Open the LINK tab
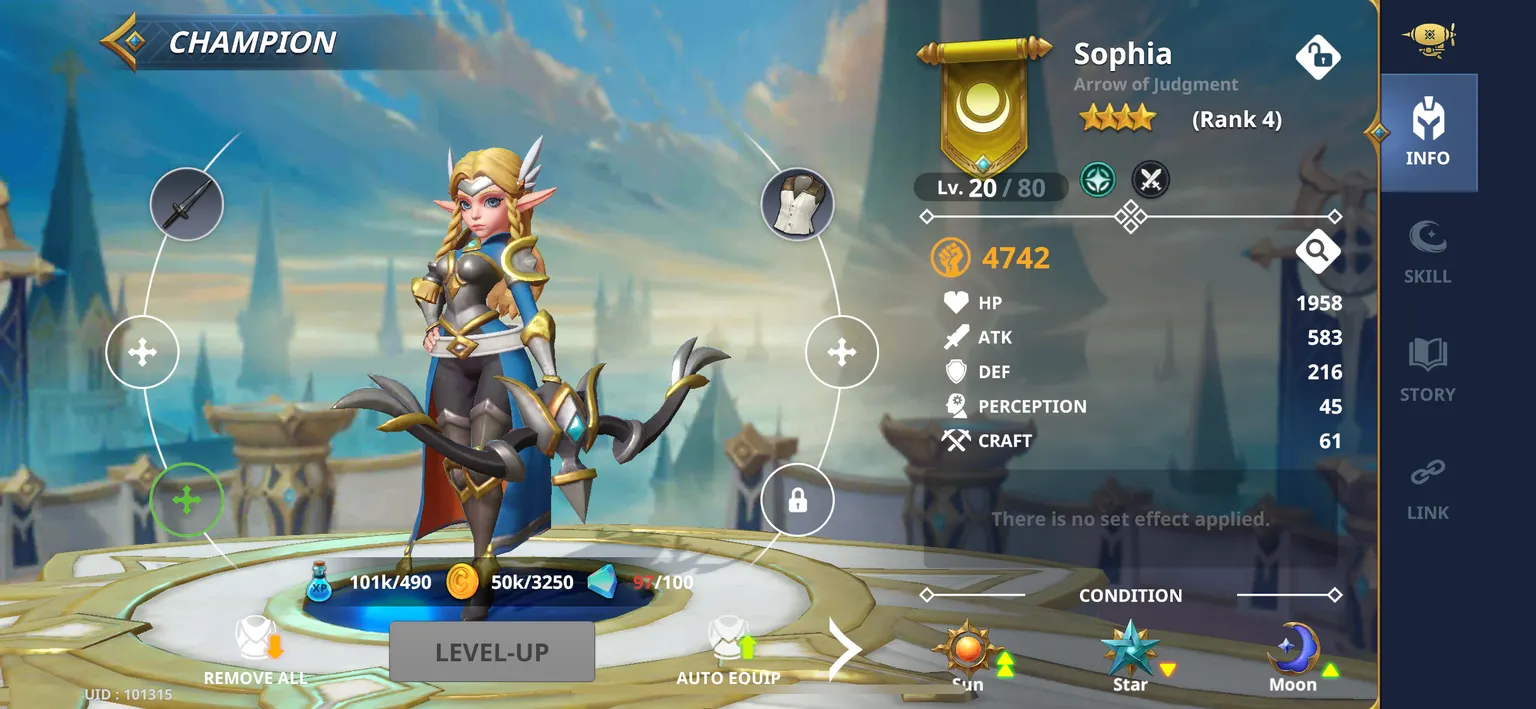The image size is (1536, 709). [1427, 489]
